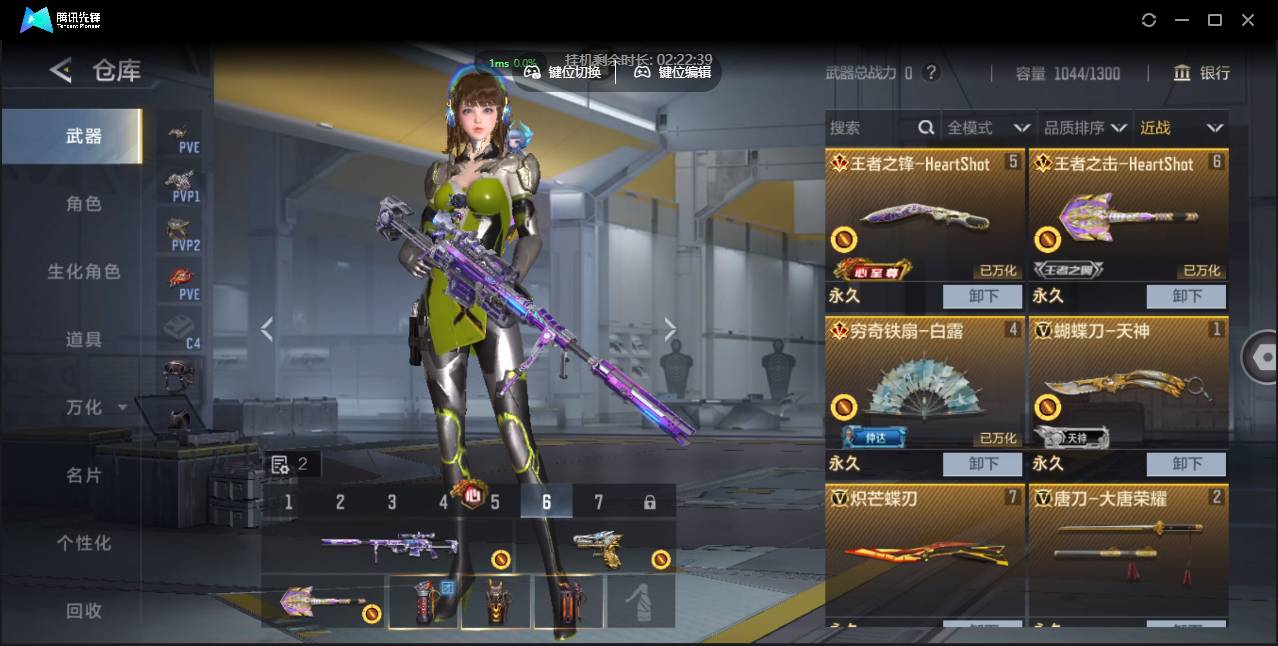Select the 穷奇铁扇-白露 fan weapon card
This screenshot has width=1278, height=646.
click(x=925, y=385)
